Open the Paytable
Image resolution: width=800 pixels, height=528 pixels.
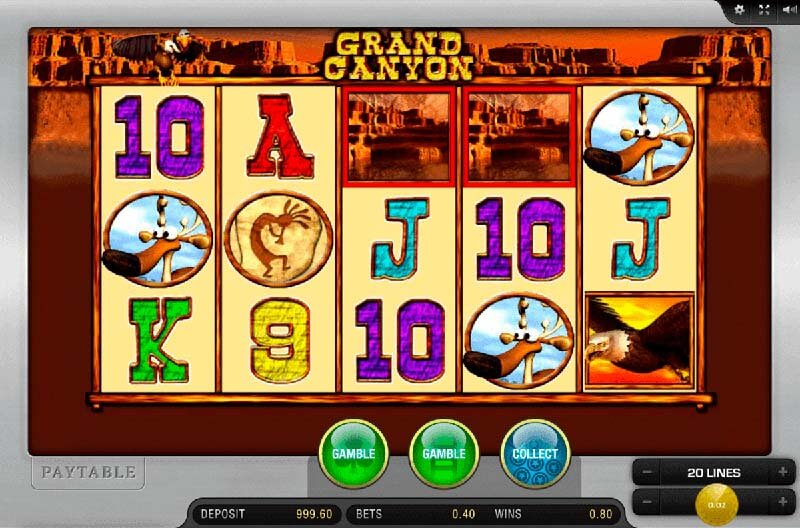point(87,472)
